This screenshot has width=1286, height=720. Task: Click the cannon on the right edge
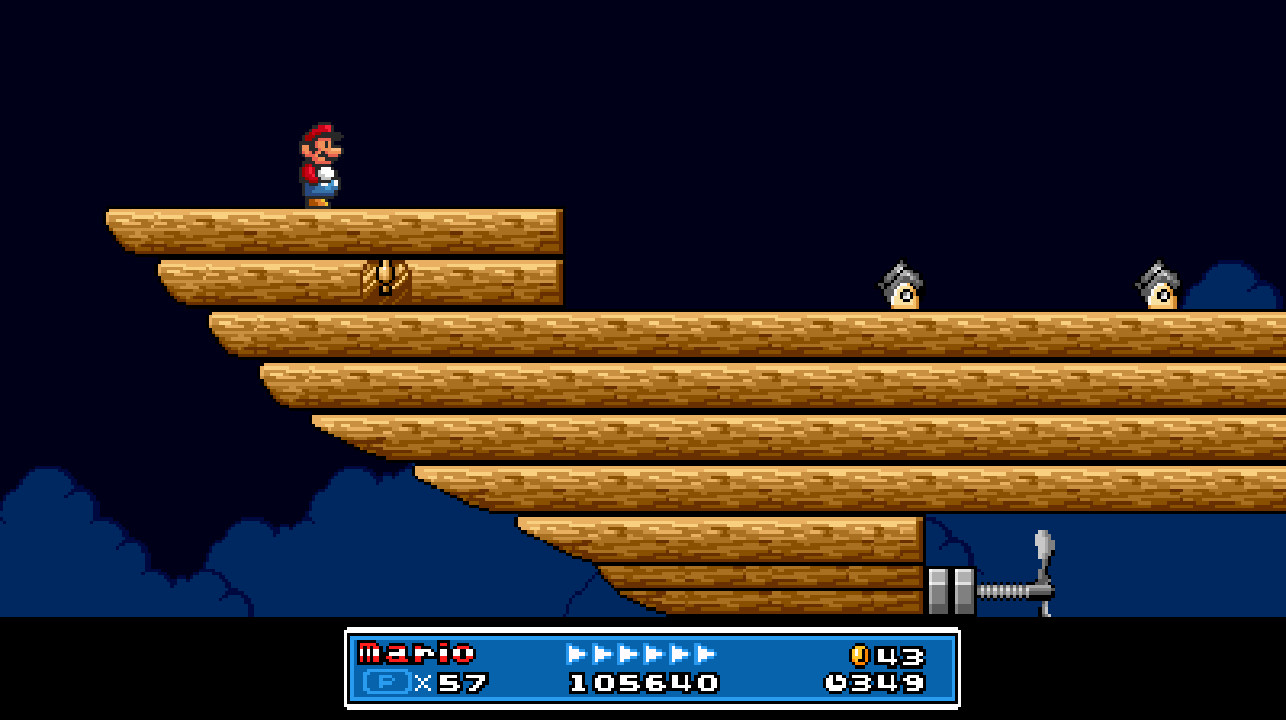(x=1158, y=283)
